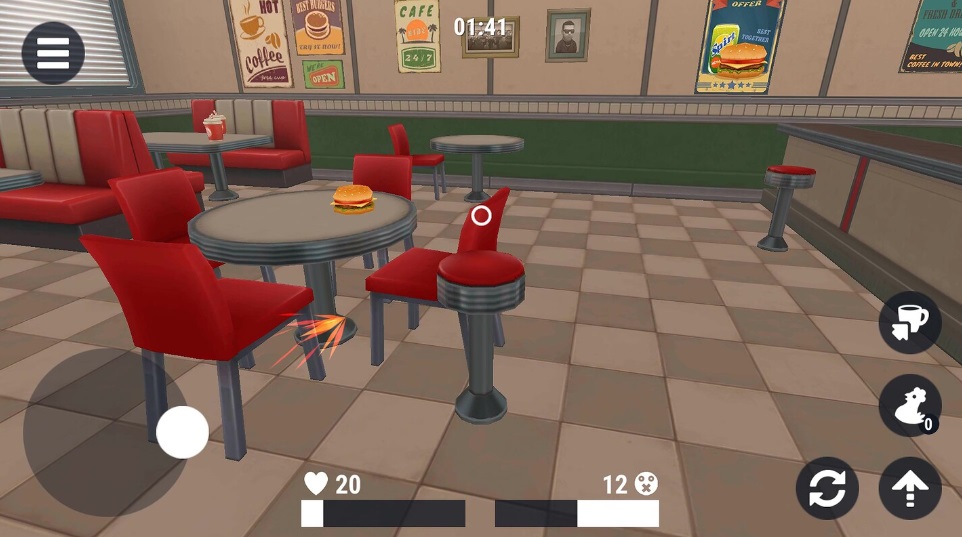Tap the jump arrow button
962x537 pixels.
[910, 489]
